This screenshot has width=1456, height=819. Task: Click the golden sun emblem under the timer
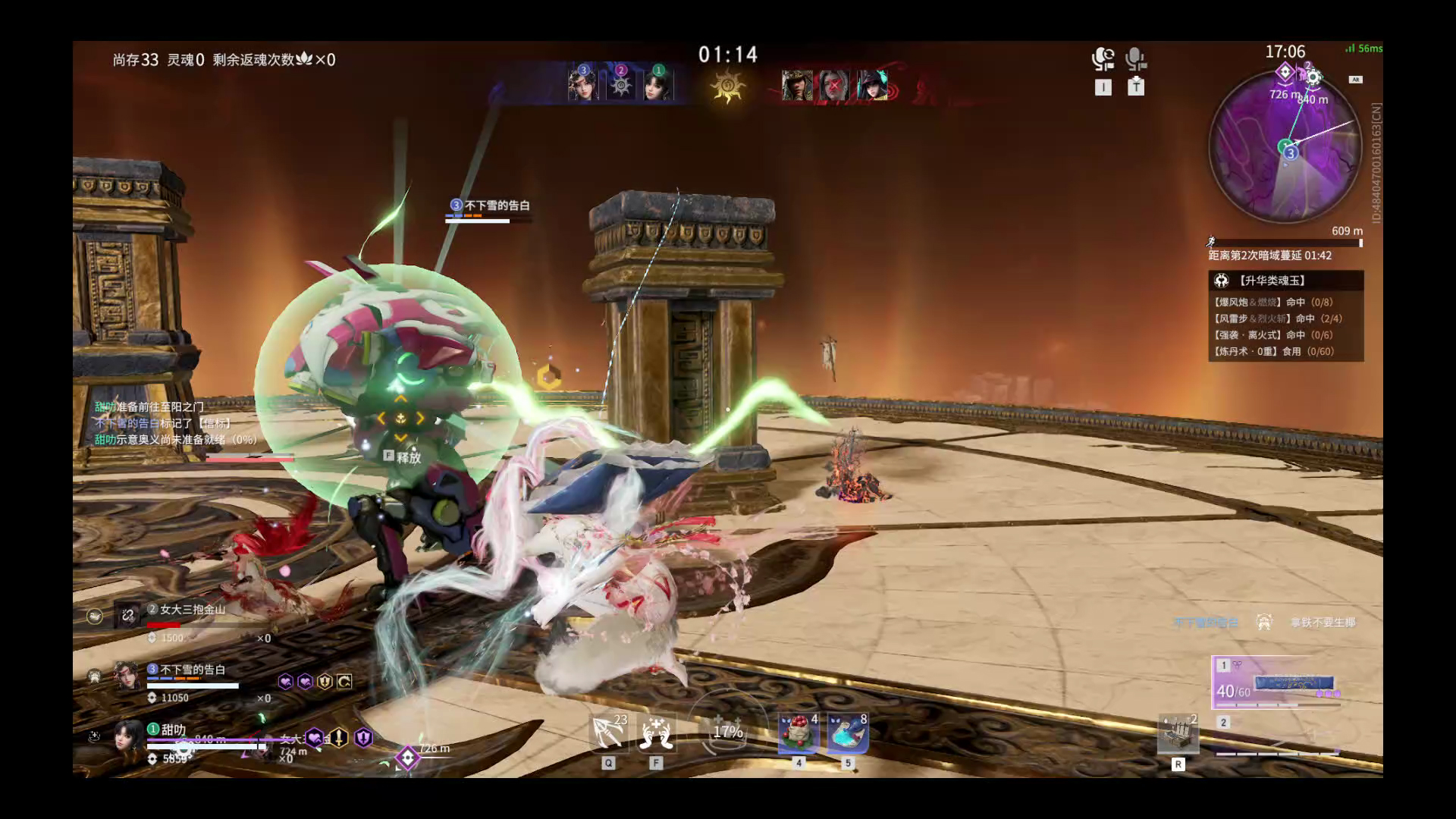728,86
